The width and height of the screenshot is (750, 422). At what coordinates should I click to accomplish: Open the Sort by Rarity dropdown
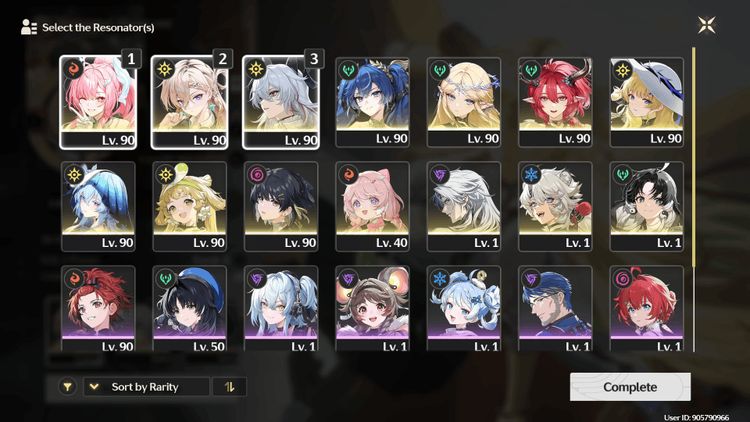(146, 387)
